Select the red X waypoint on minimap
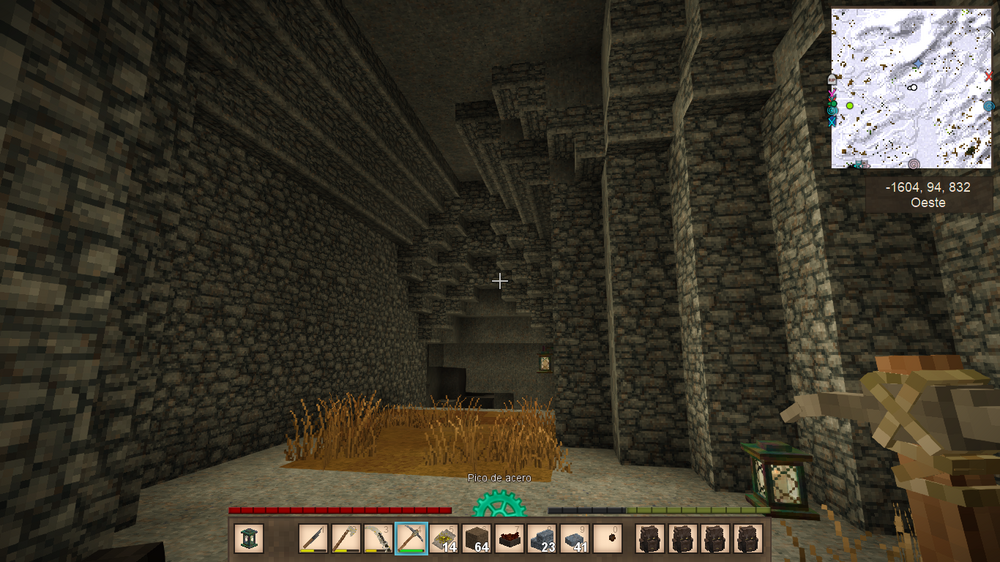 989,76
